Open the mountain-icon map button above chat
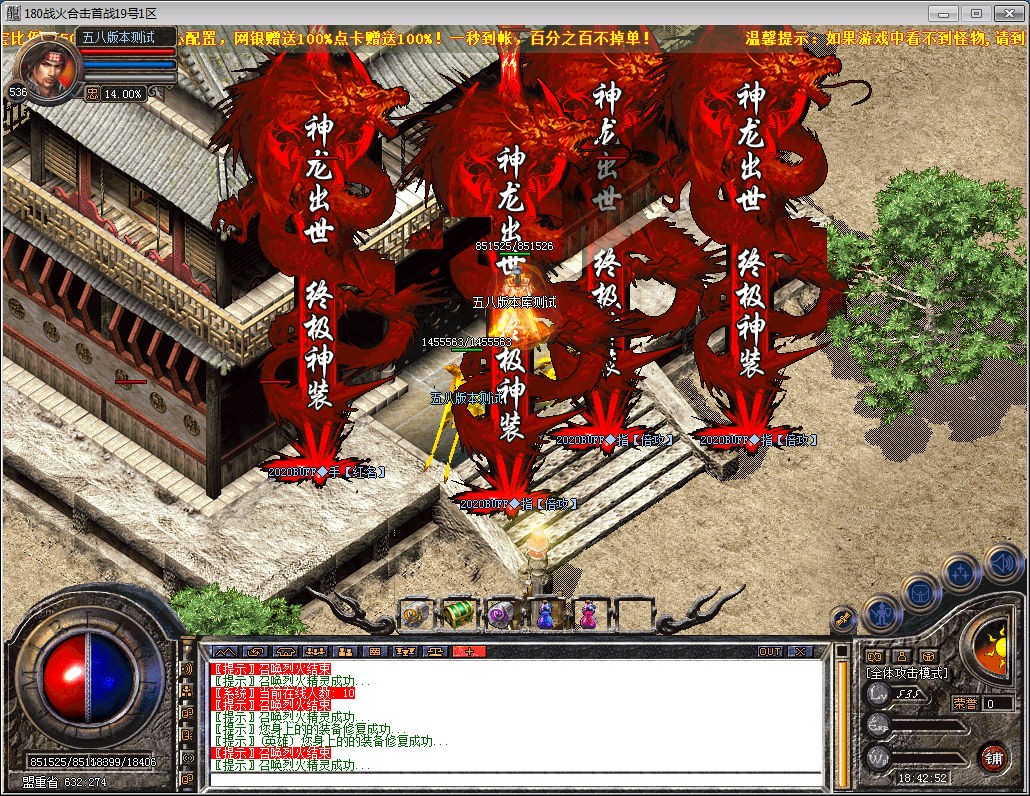 pyautogui.click(x=224, y=651)
